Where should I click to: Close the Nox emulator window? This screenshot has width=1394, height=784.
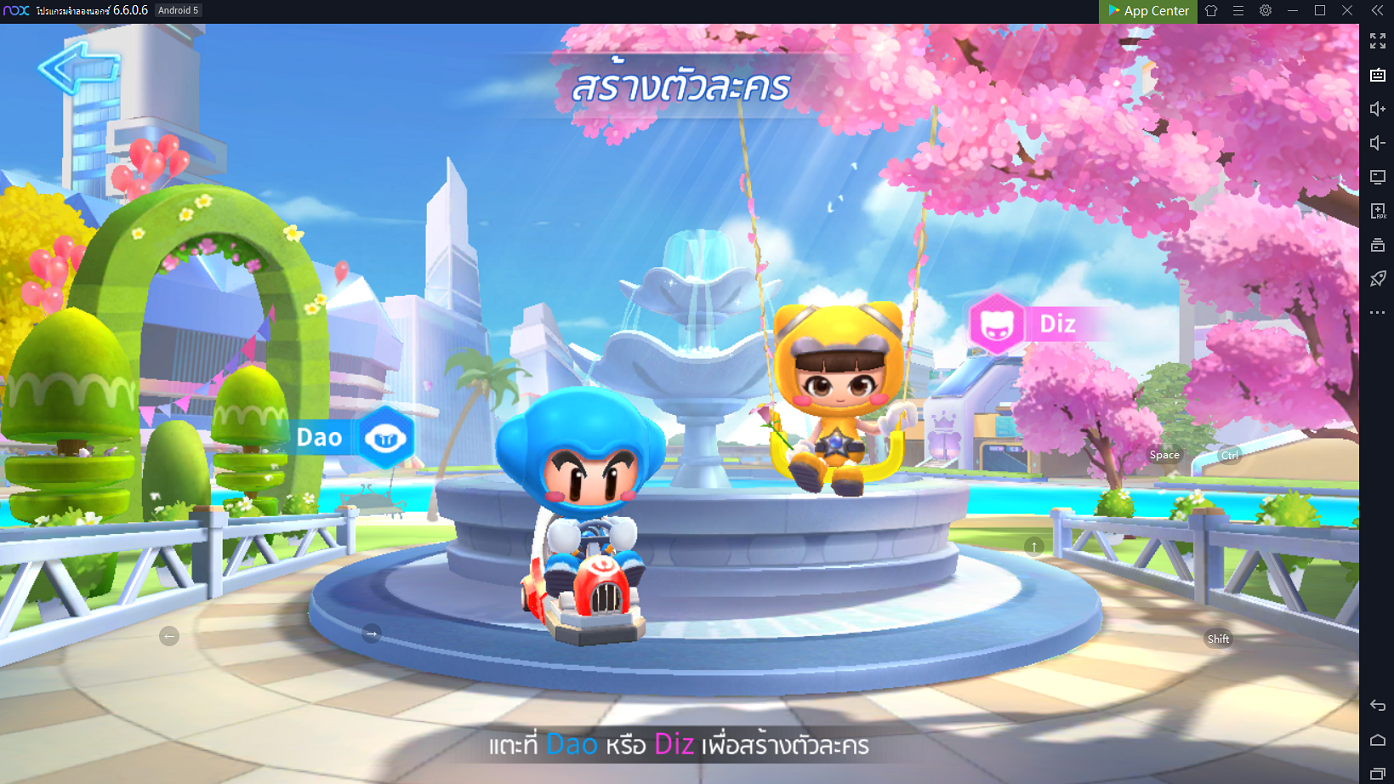[x=1348, y=11]
